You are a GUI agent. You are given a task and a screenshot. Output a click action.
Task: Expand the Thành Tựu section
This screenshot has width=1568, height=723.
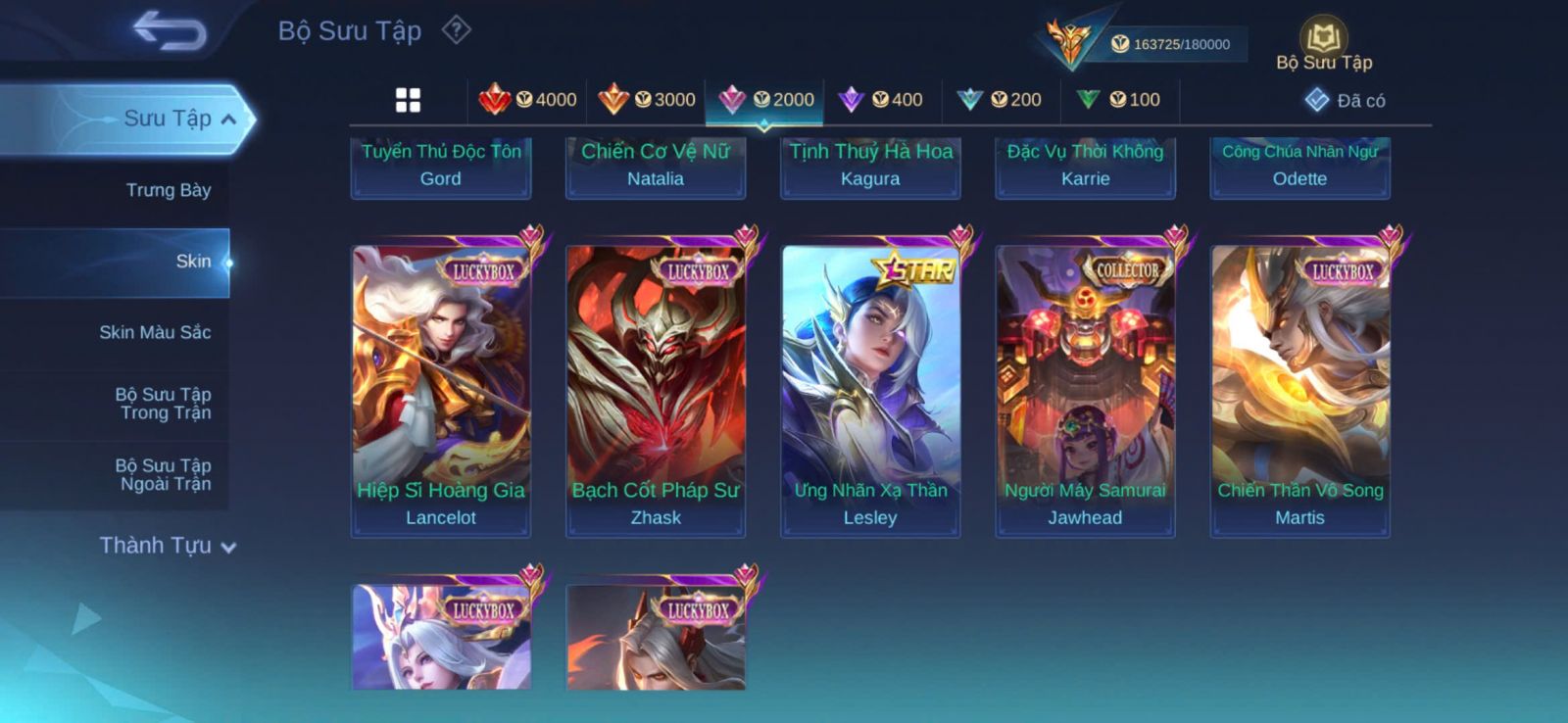[x=168, y=546]
